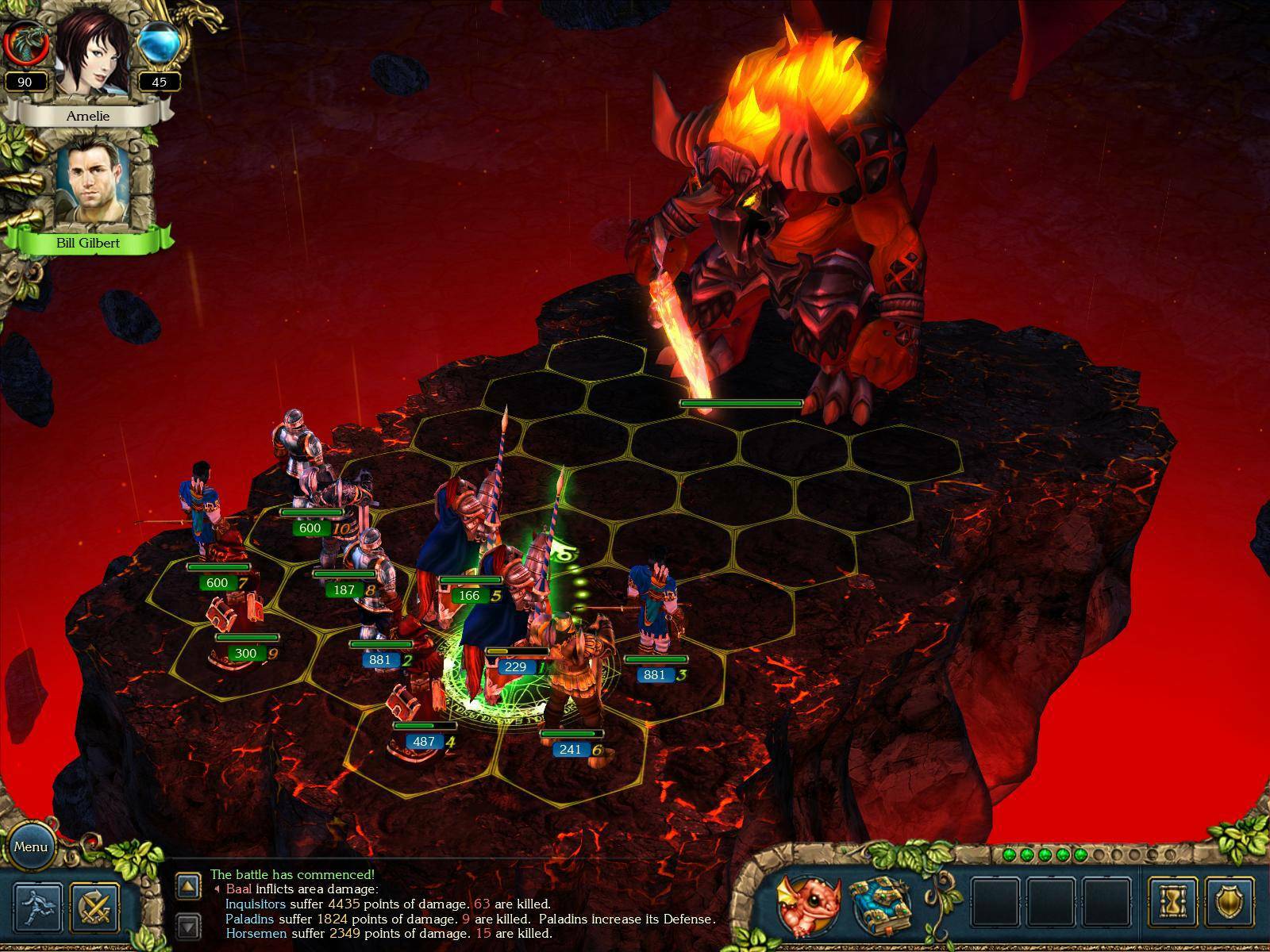Screen dimensions: 1270x952
Task: Summon the pet dragon ability
Action: pyautogui.click(x=807, y=906)
